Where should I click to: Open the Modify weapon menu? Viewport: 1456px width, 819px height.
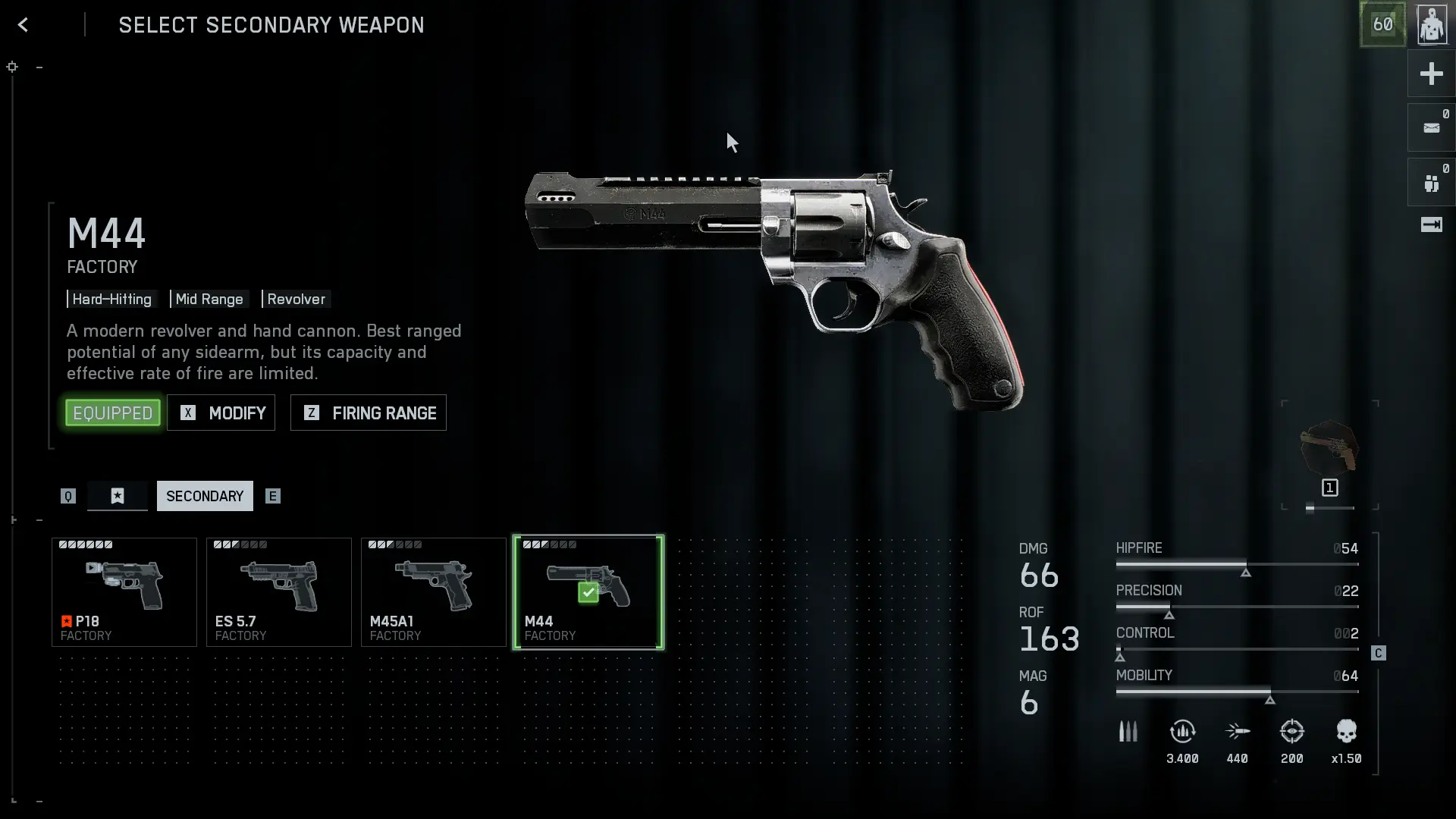(x=221, y=413)
